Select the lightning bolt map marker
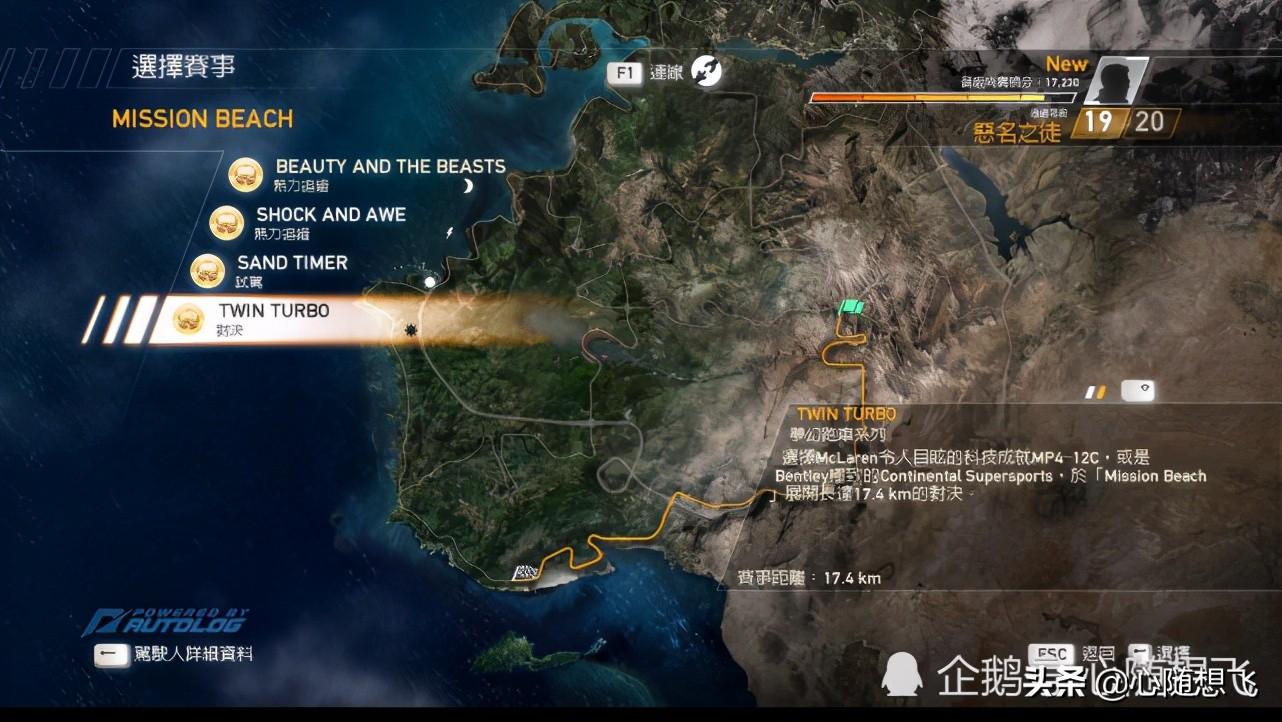The width and height of the screenshot is (1282, 722). tap(449, 232)
